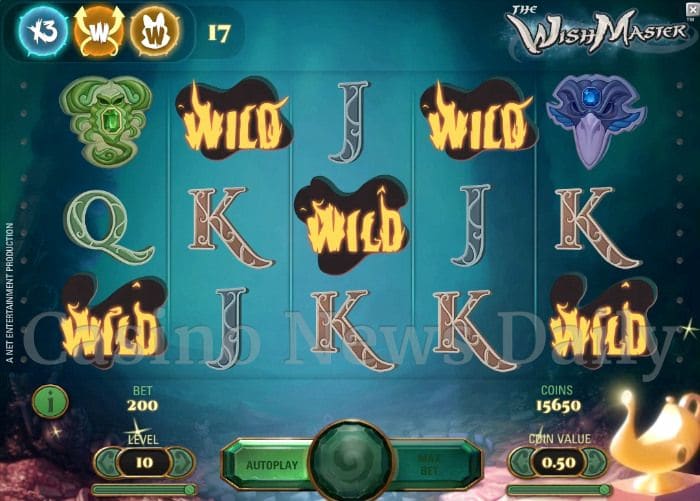
Task: Close the game window with the X
Action: pyautogui.click(x=691, y=8)
